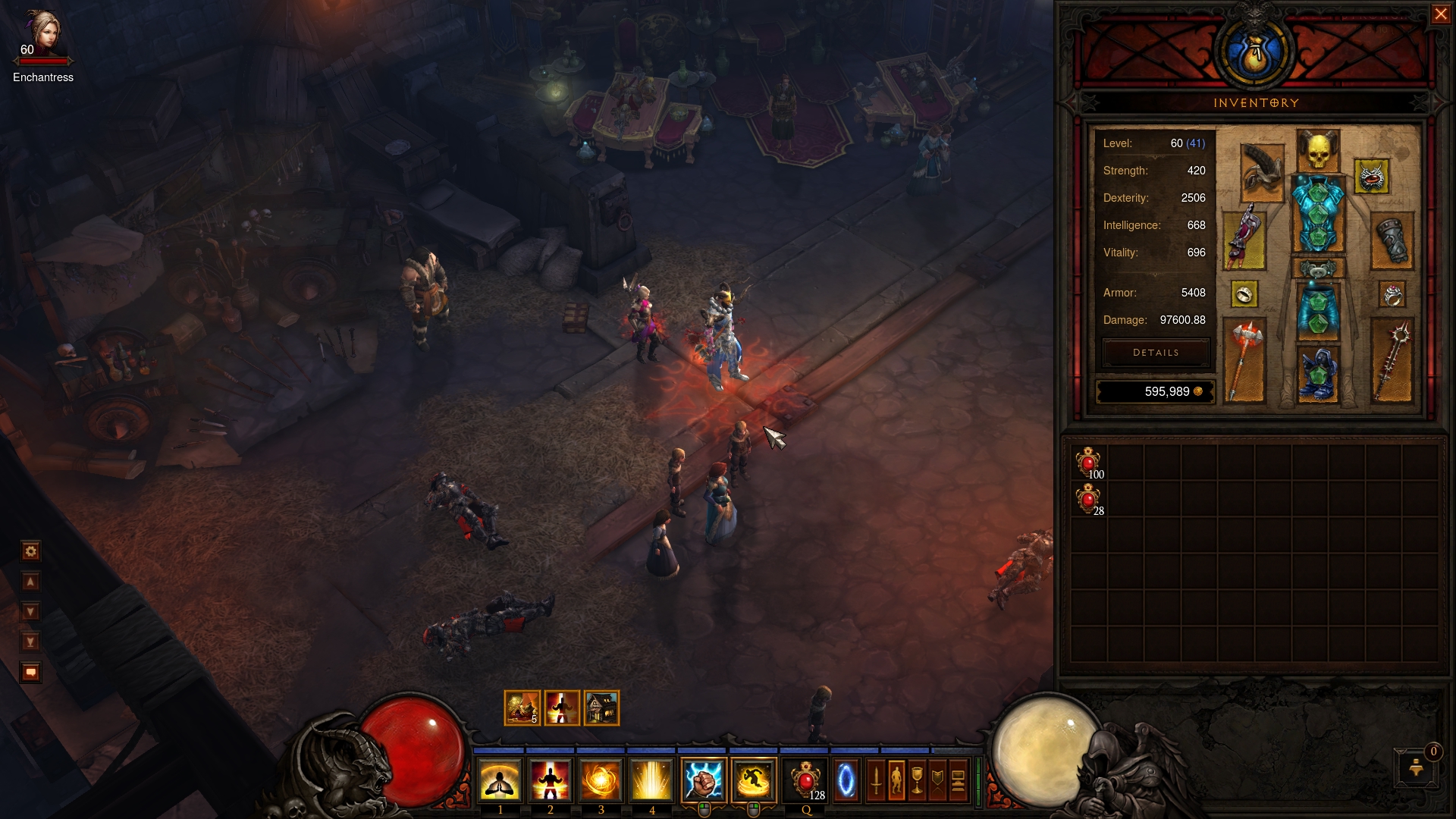The image size is (1456, 819).
Task: Activate the golden running figure skill
Action: (x=754, y=780)
